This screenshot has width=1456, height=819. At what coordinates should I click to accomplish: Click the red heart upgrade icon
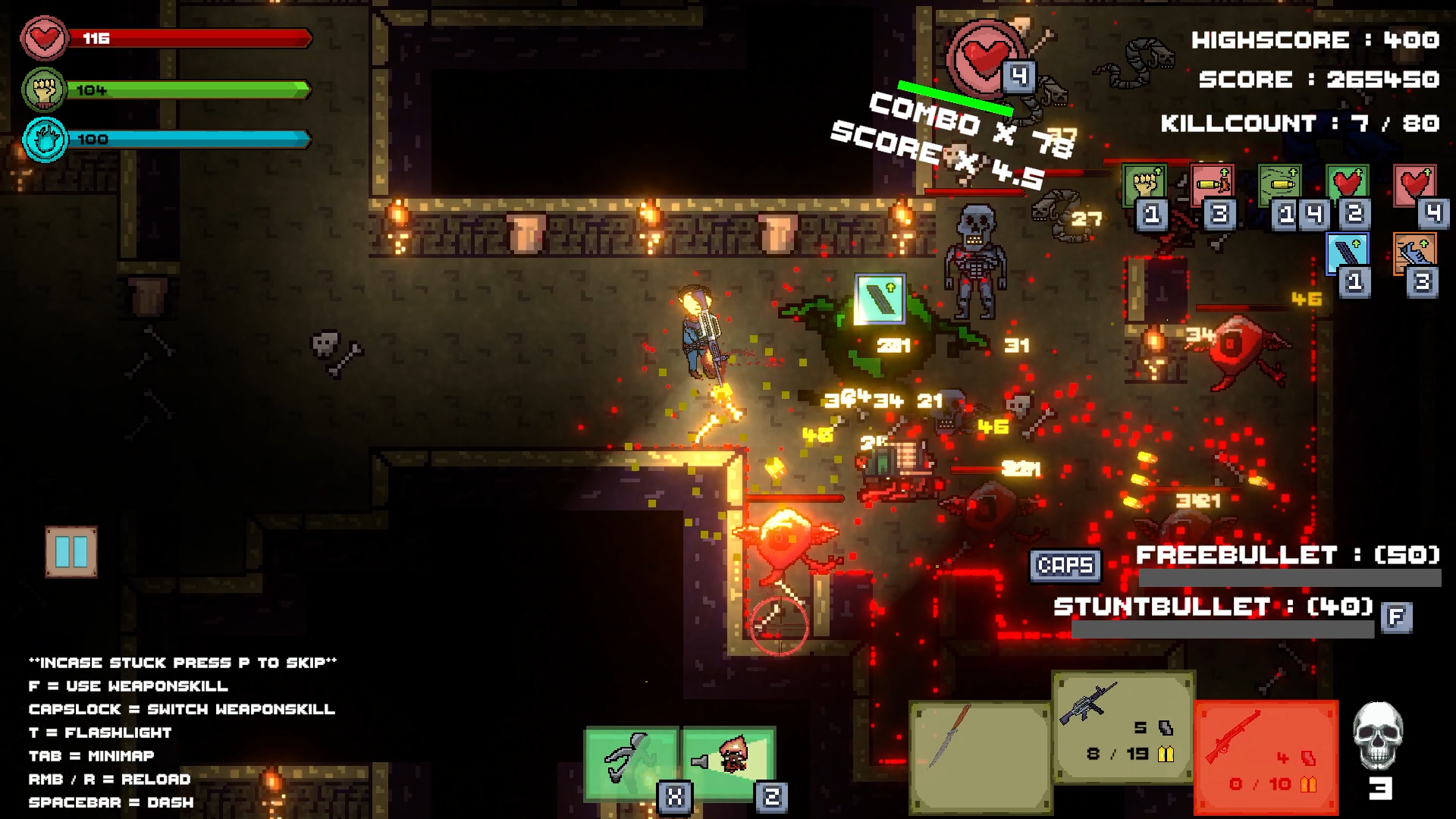pos(1415,184)
